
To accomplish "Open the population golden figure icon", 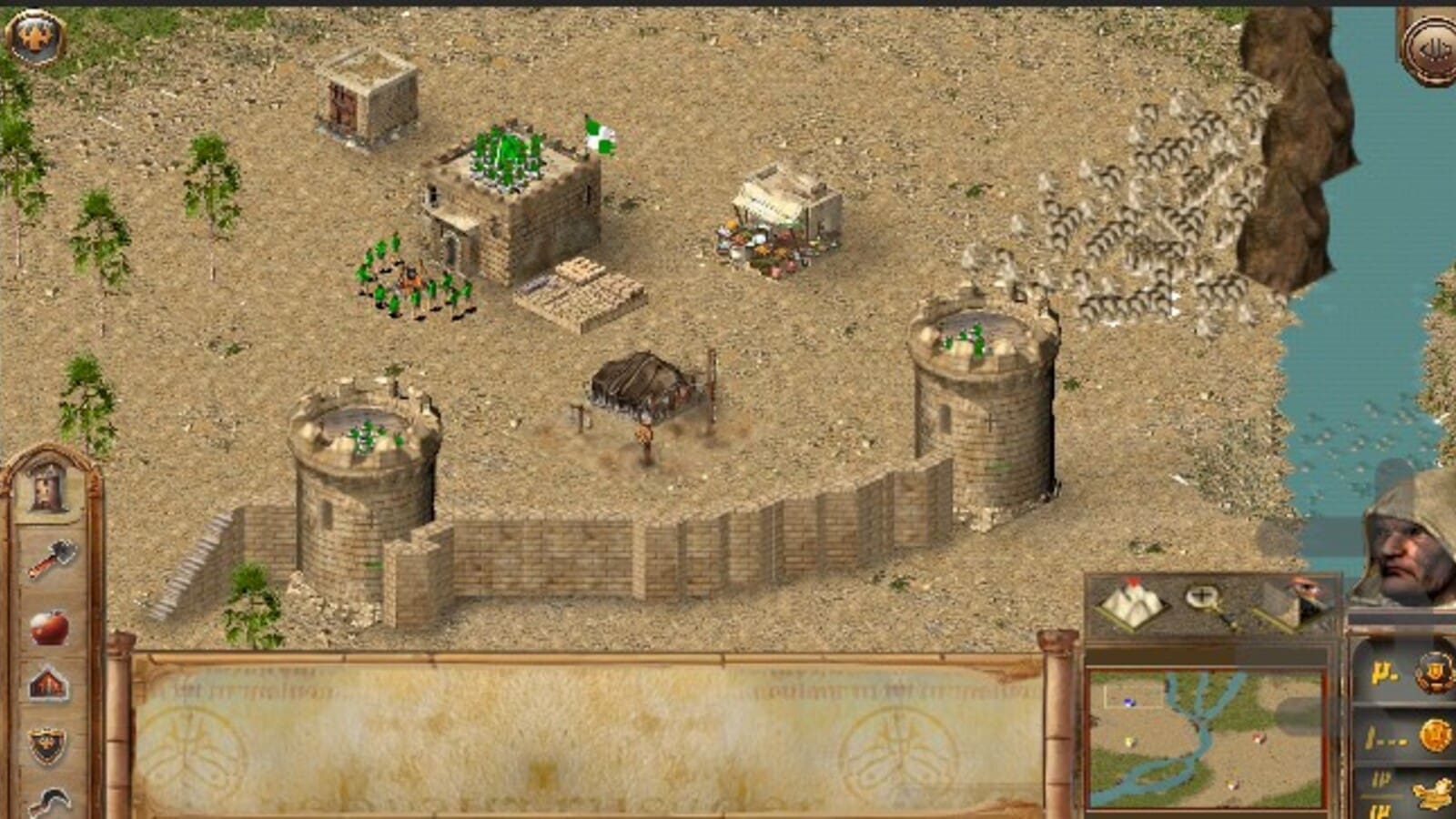I will [x=1434, y=794].
